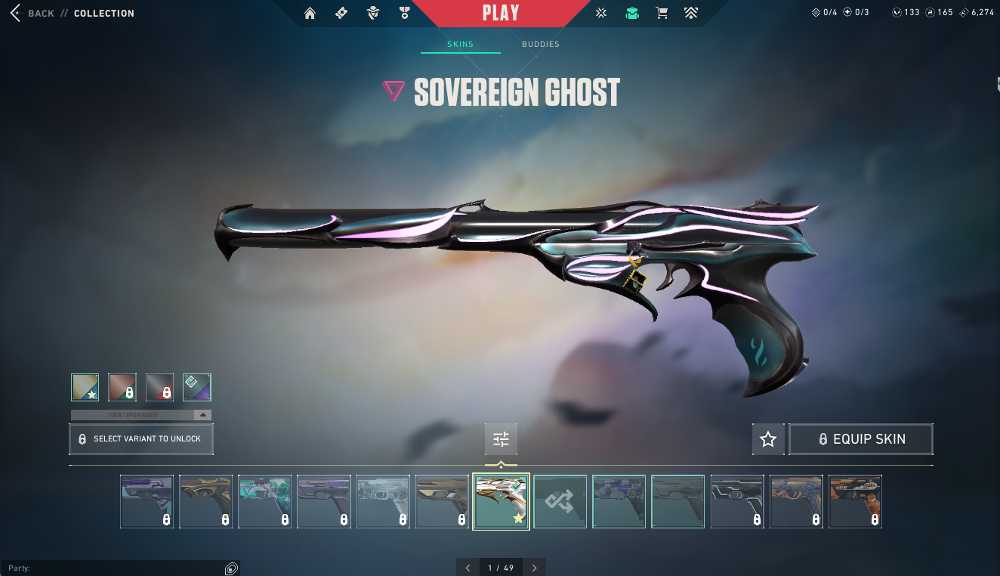
Task: Select the locked pink-brown variant swatch
Action: pos(122,387)
